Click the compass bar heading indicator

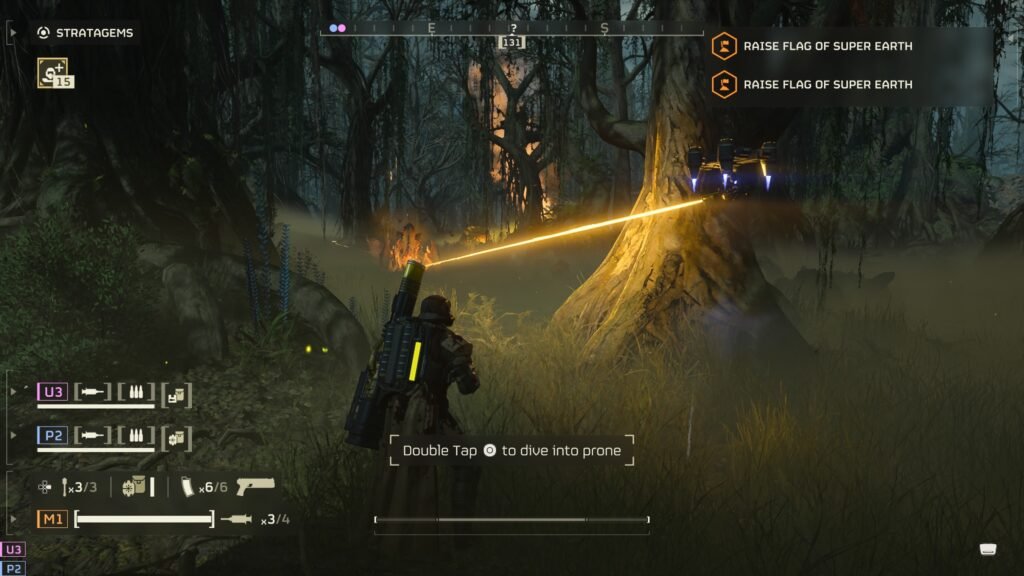point(513,42)
